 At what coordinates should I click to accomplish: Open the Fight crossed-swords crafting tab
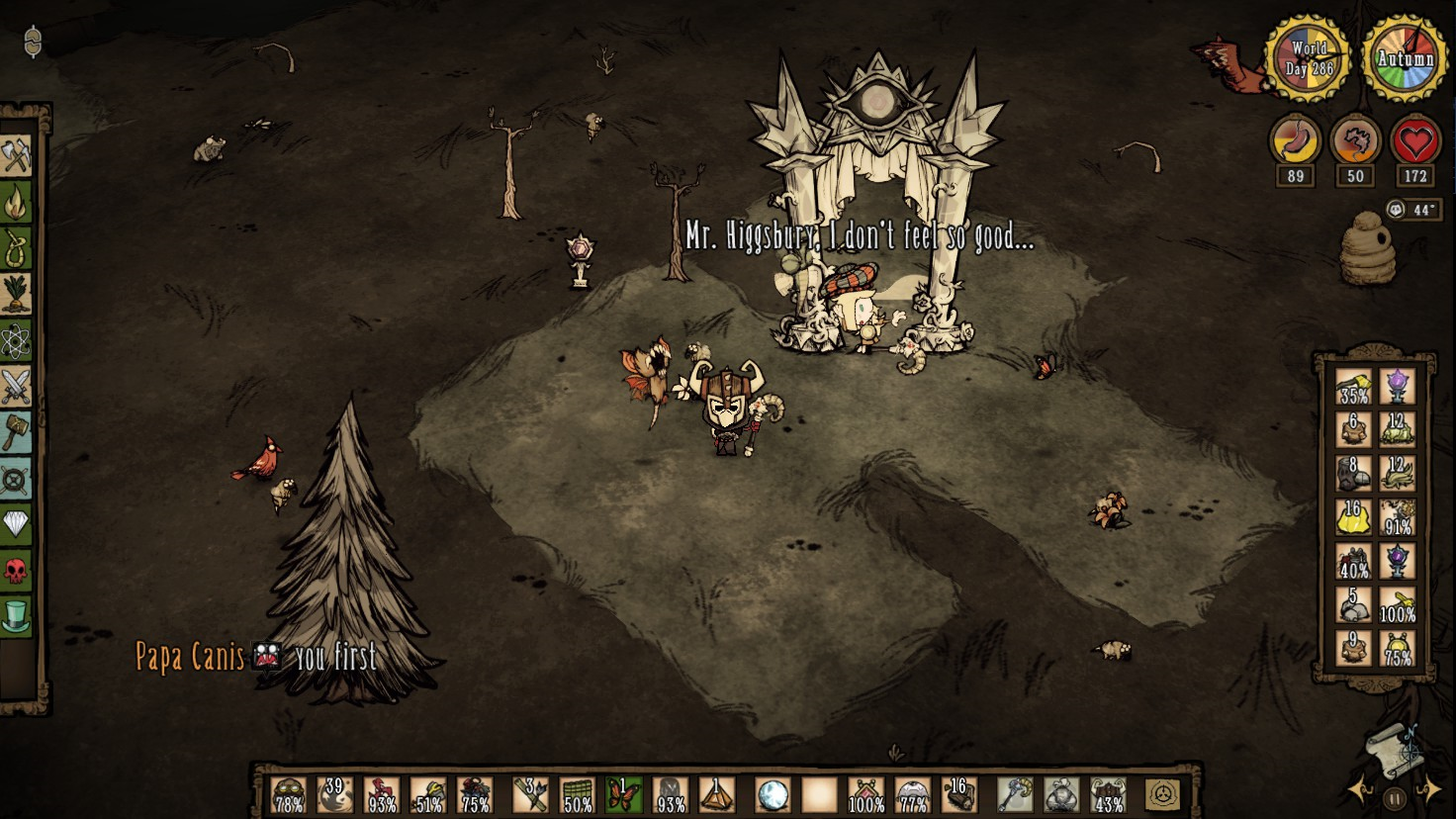point(17,387)
